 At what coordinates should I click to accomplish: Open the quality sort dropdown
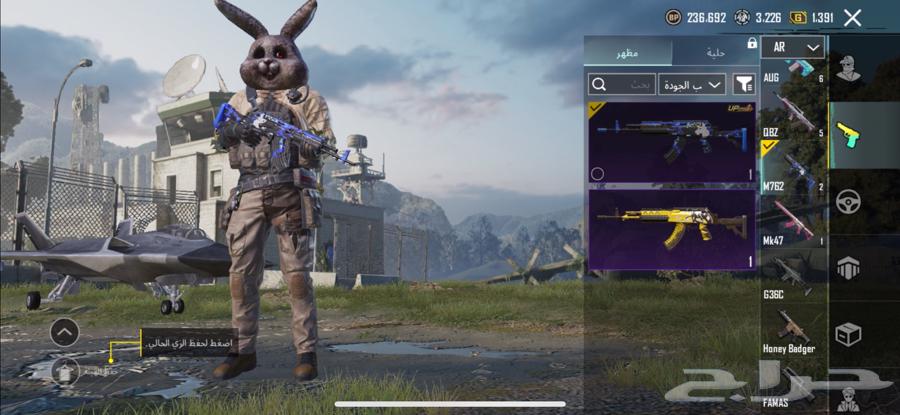click(x=692, y=84)
